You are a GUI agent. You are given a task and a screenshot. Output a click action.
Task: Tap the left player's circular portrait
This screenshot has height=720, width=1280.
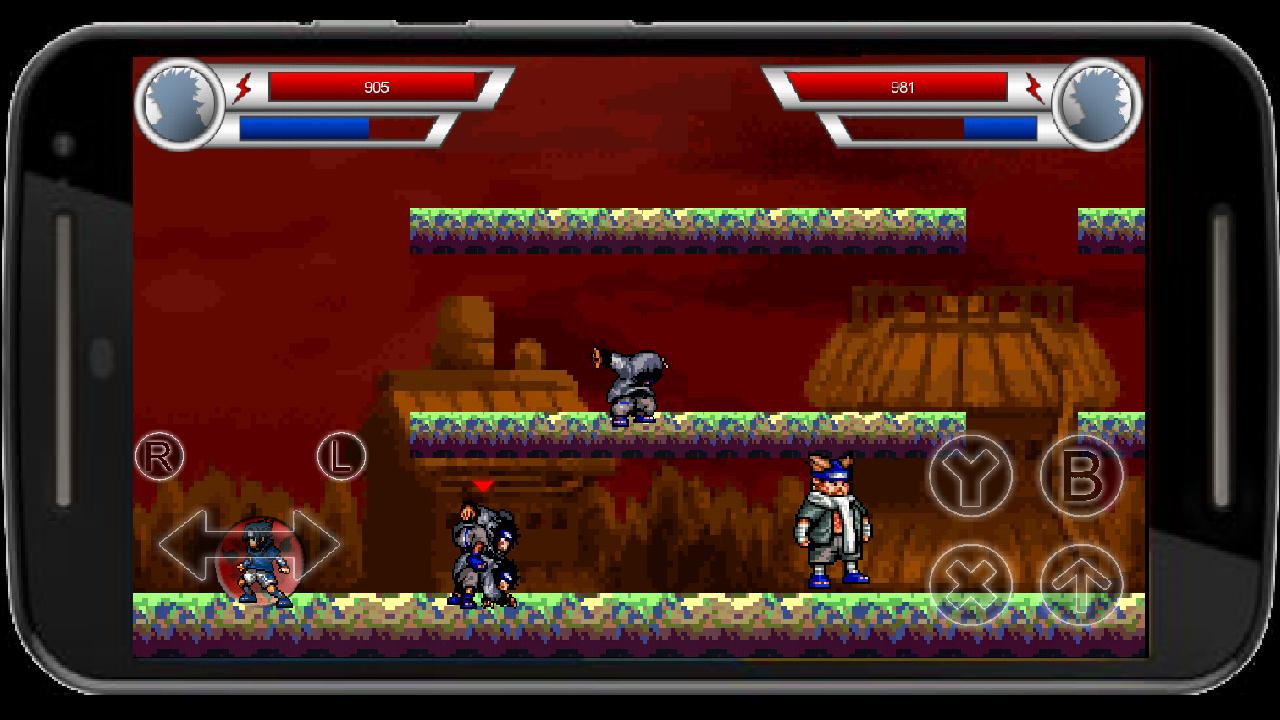click(182, 105)
